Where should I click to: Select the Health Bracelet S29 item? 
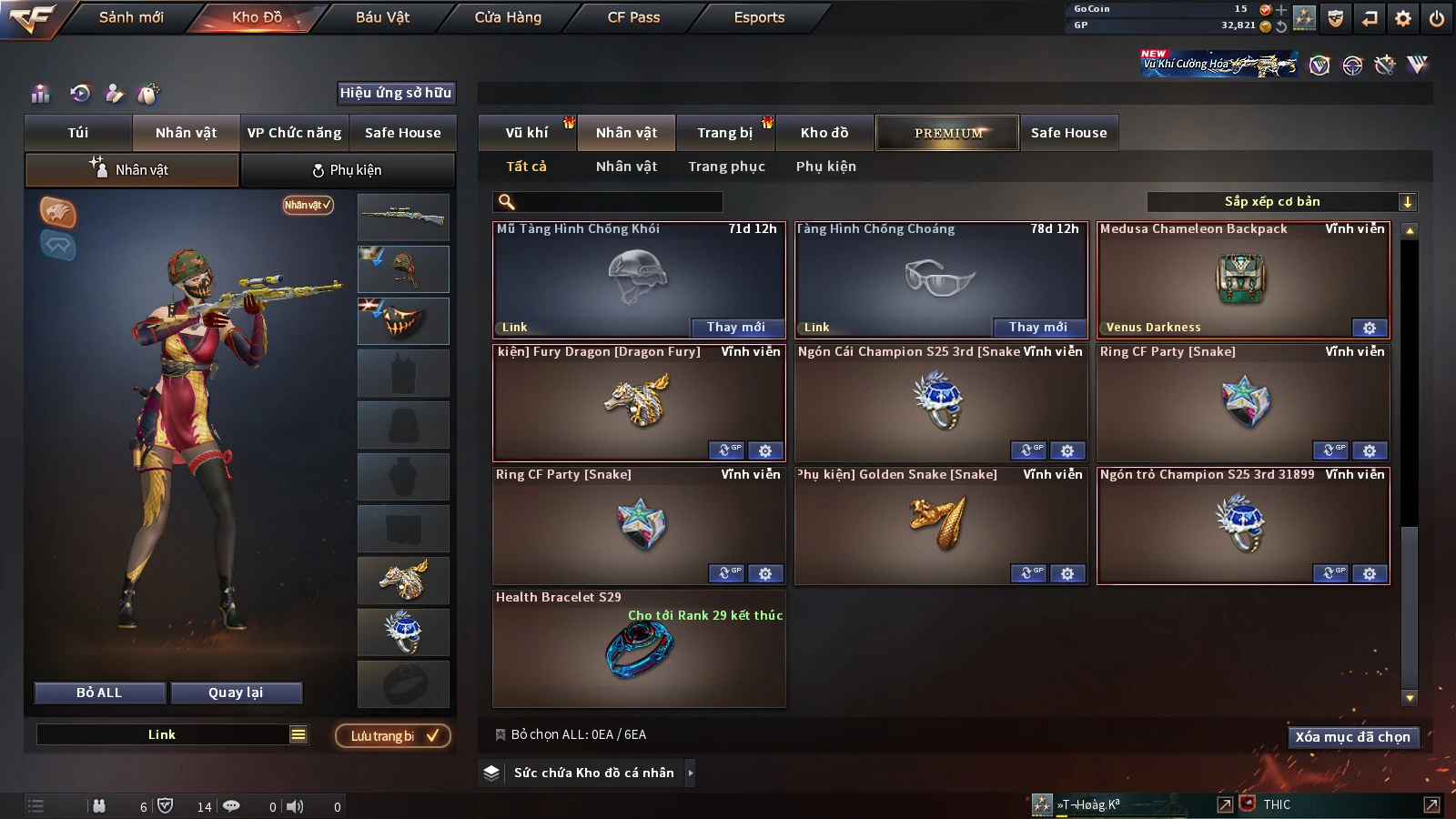[639, 649]
